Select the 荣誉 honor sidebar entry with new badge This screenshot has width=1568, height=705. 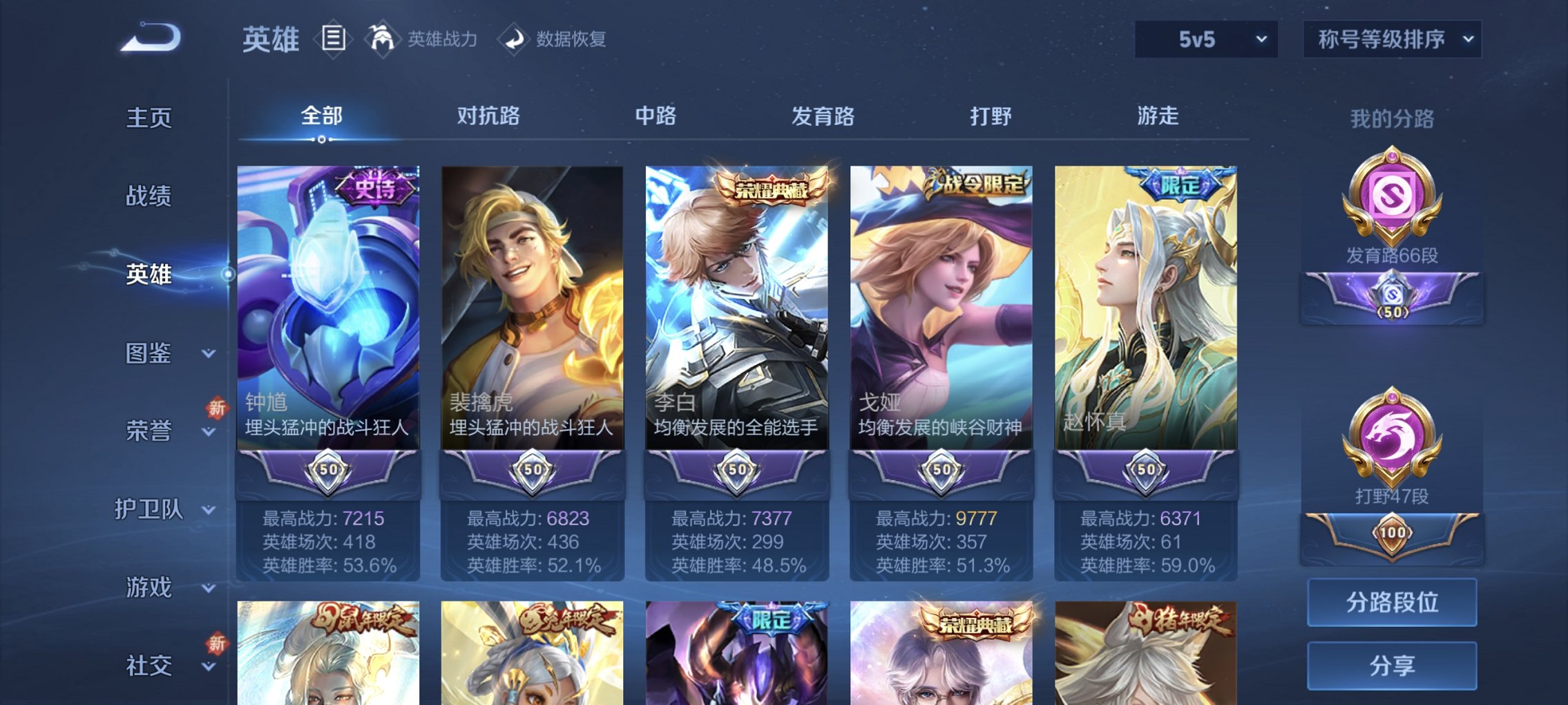pyautogui.click(x=148, y=429)
